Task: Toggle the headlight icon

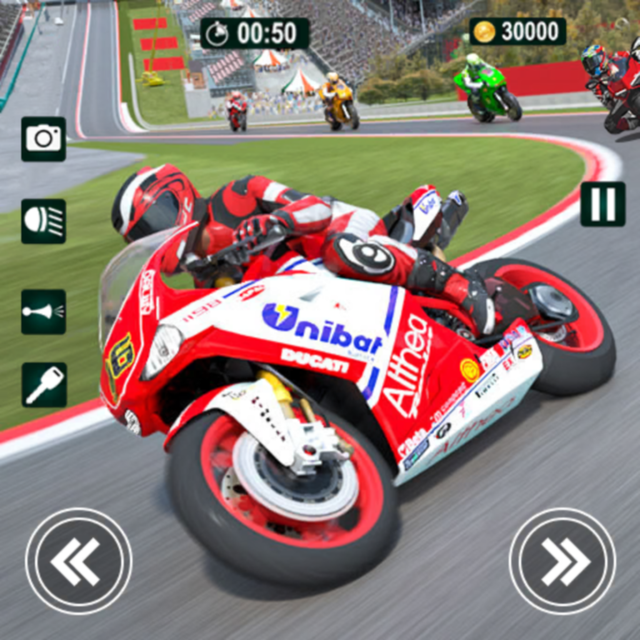Action: (43, 221)
